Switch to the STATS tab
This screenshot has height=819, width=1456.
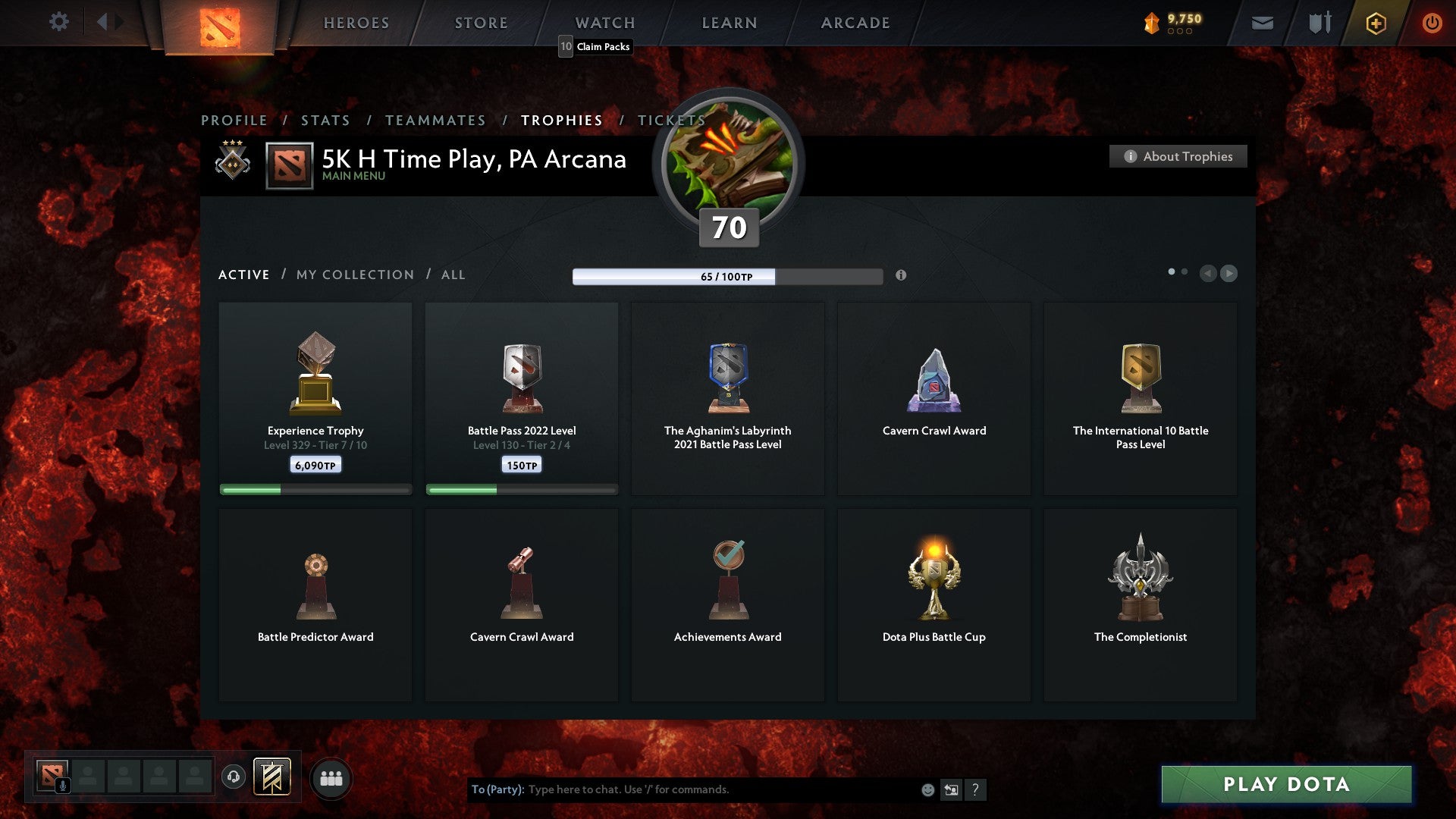click(325, 120)
